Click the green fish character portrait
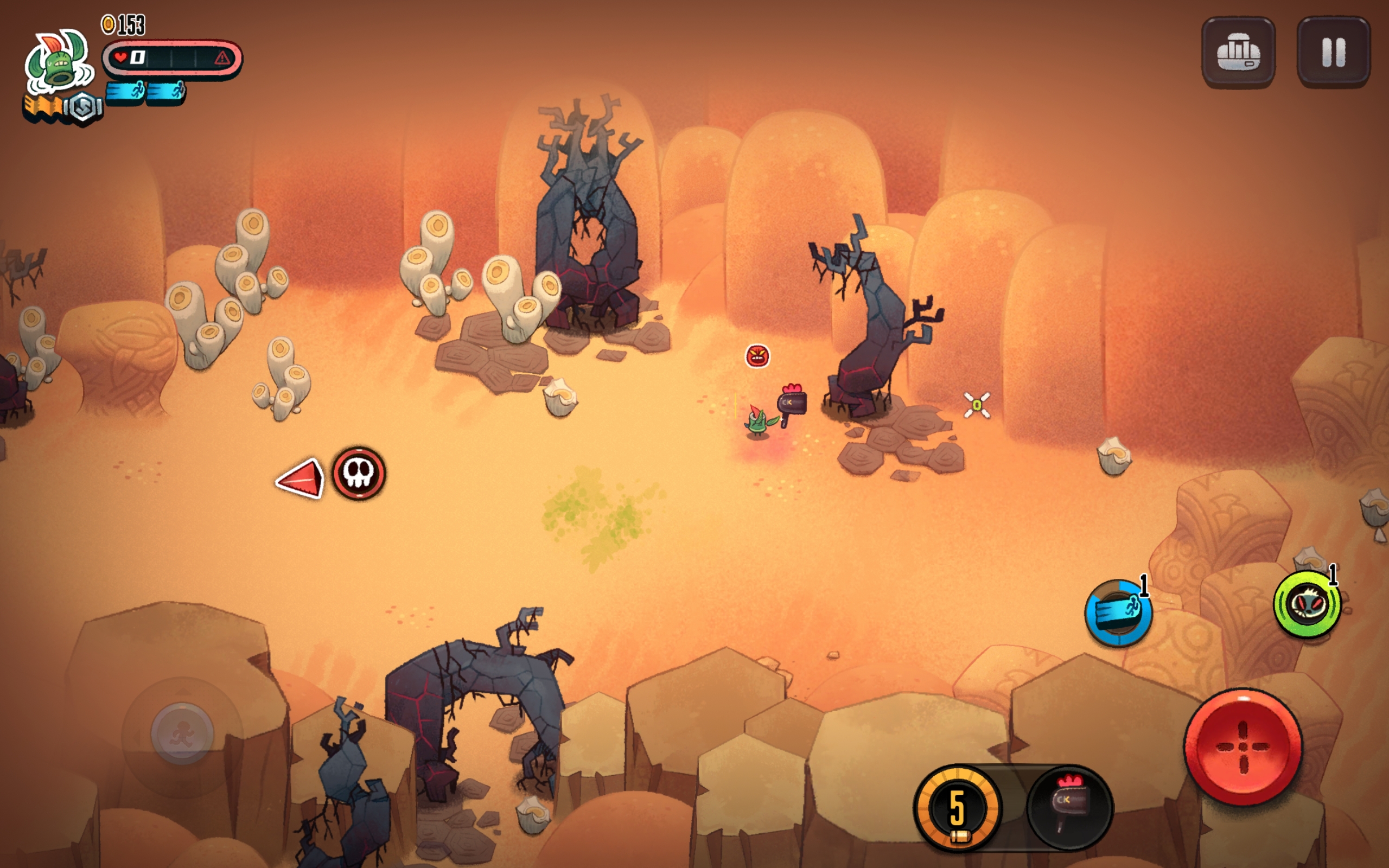Image resolution: width=1389 pixels, height=868 pixels. (59, 62)
